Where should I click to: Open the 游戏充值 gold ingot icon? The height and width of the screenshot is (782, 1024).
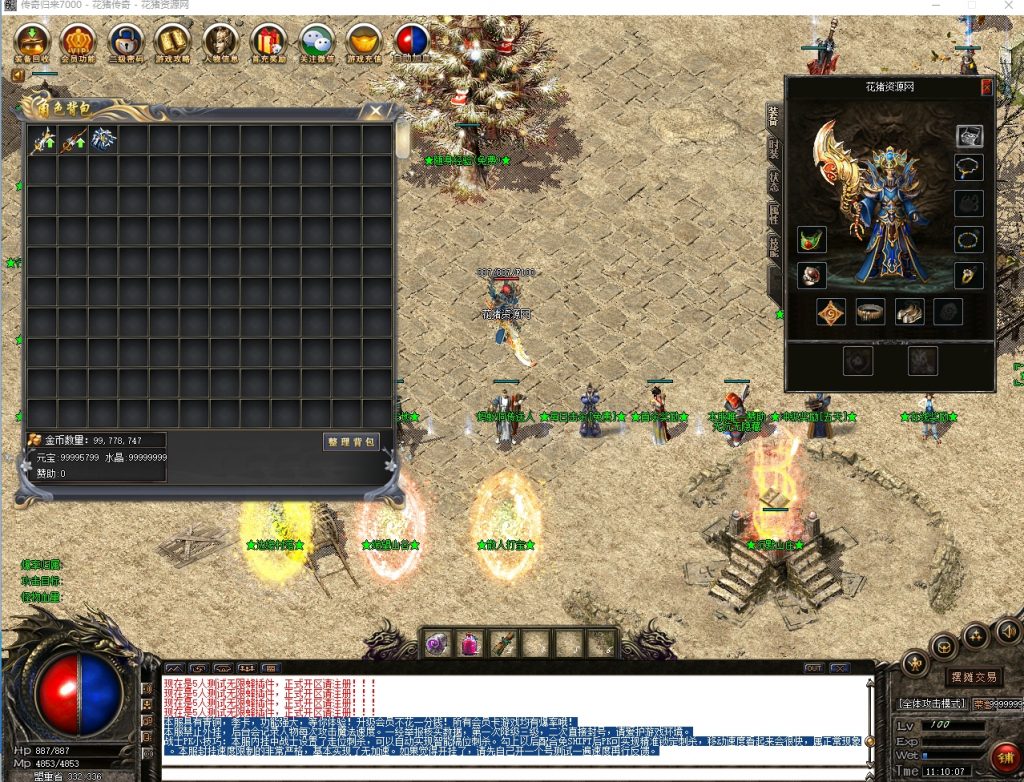364,41
